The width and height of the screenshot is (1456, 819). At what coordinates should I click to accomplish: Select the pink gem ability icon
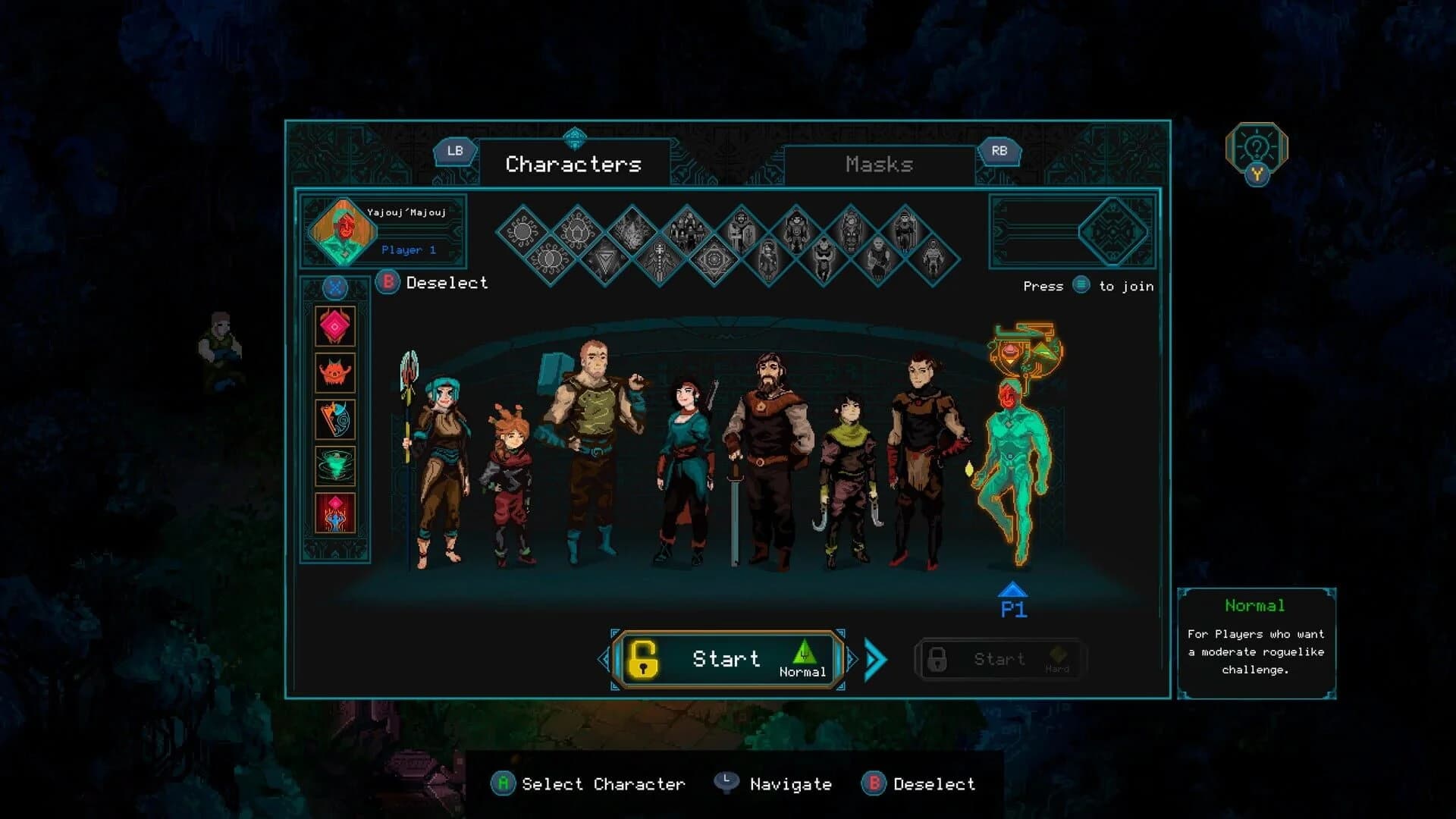tap(336, 326)
